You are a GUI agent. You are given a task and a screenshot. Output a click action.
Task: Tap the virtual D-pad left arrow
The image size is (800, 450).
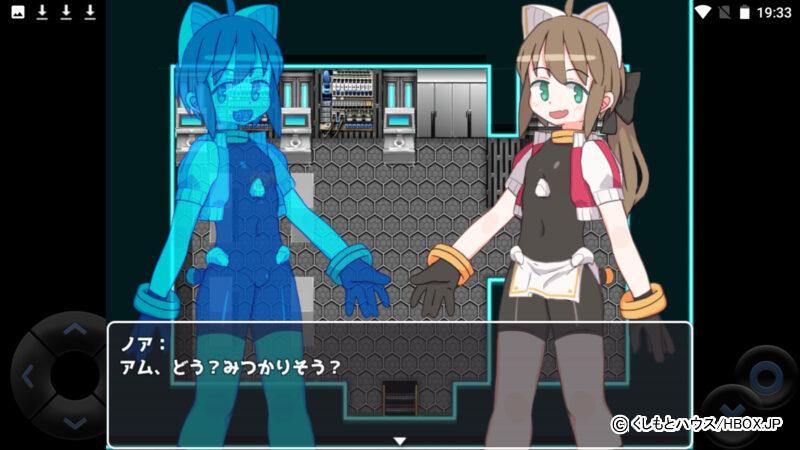[27, 377]
